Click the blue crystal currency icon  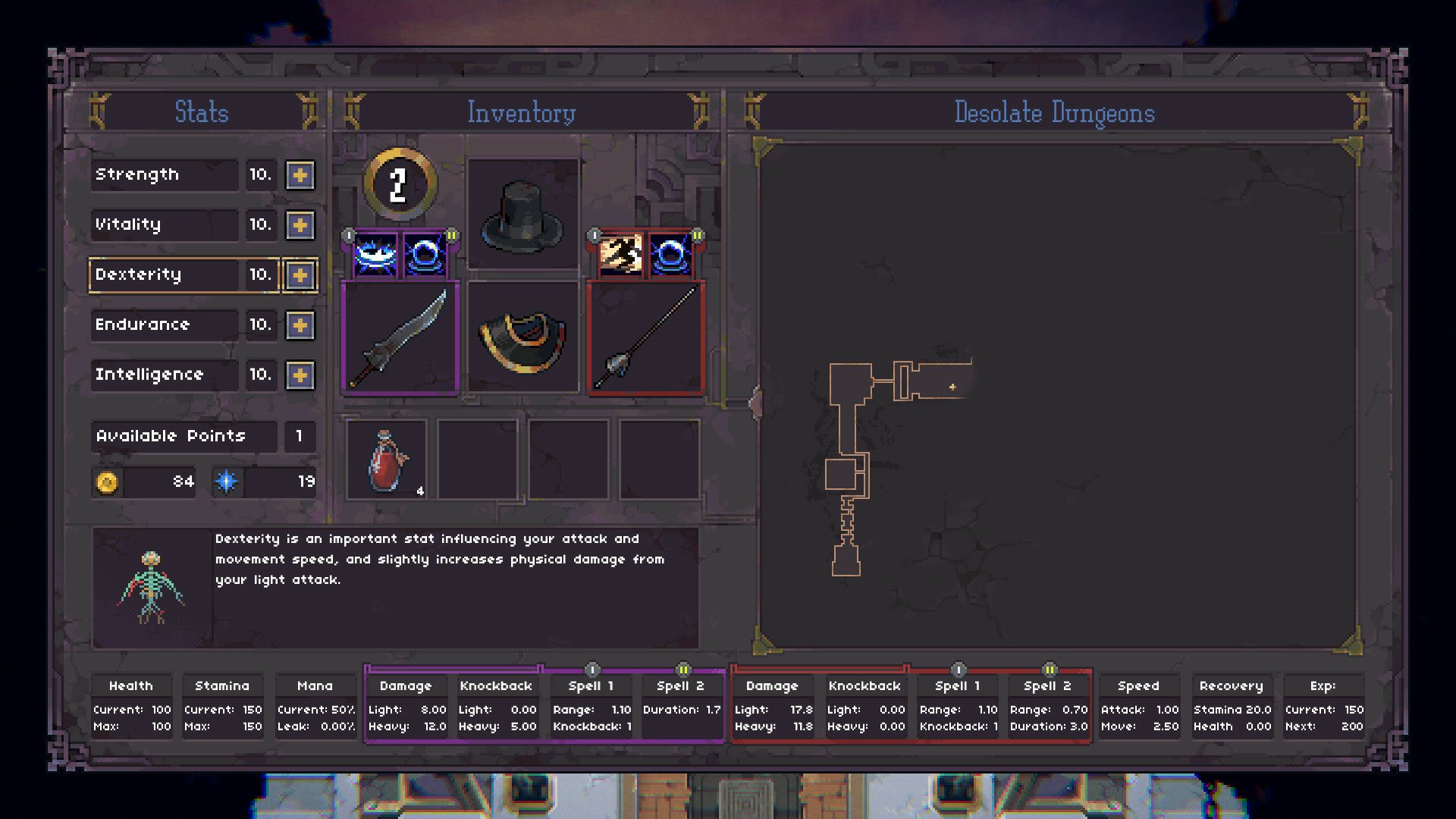coord(227,480)
